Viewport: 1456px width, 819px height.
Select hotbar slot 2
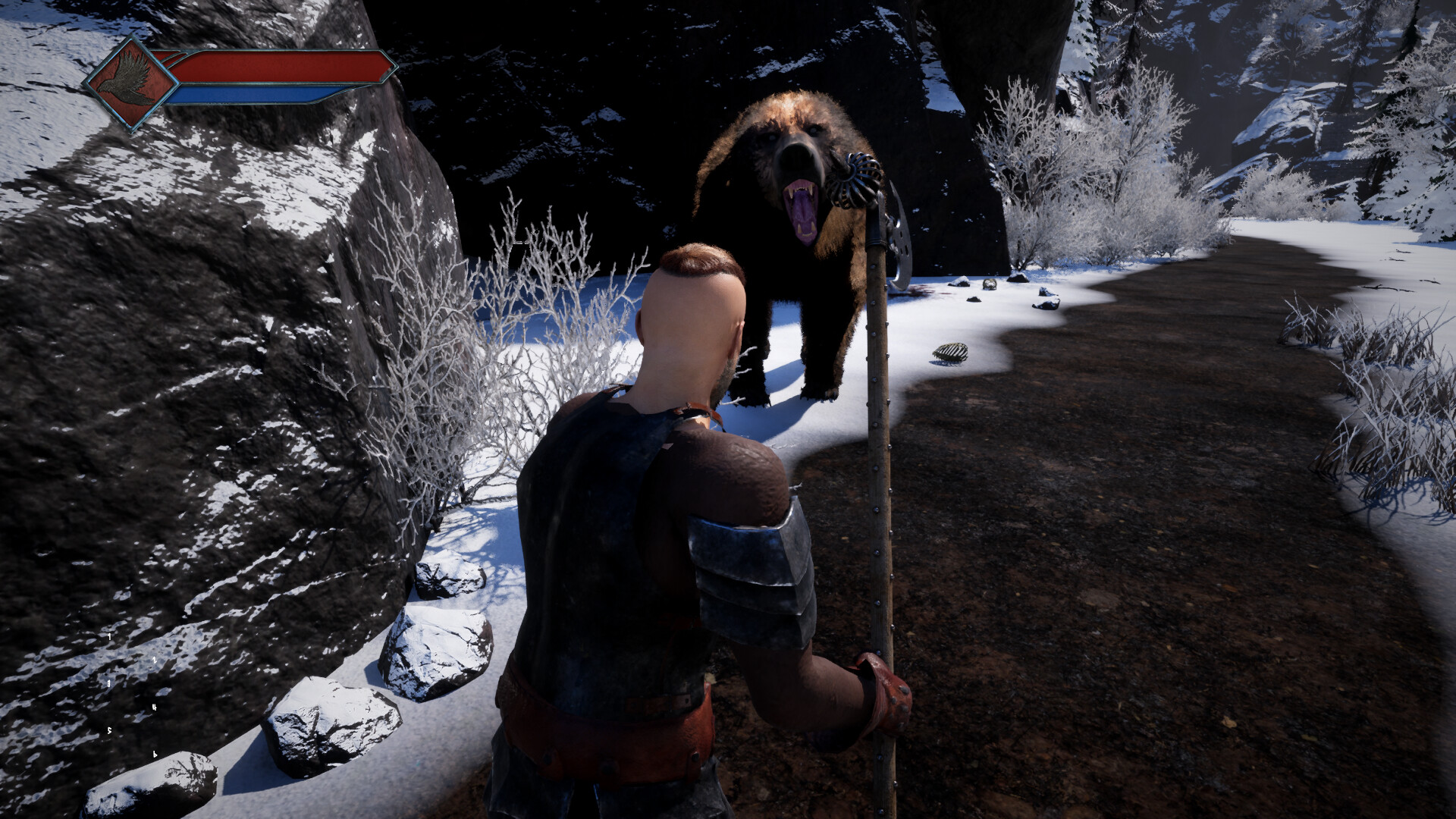click(x=154, y=661)
